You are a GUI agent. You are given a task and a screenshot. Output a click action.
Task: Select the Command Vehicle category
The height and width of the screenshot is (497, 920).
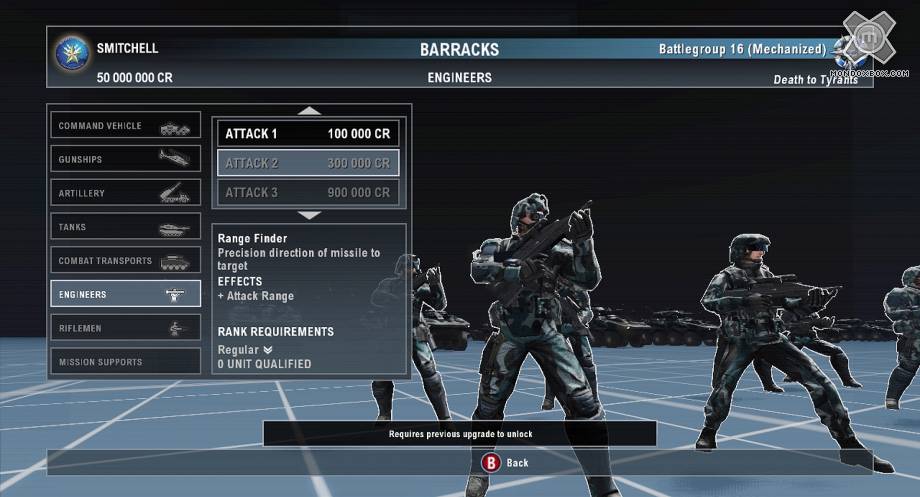click(x=126, y=126)
